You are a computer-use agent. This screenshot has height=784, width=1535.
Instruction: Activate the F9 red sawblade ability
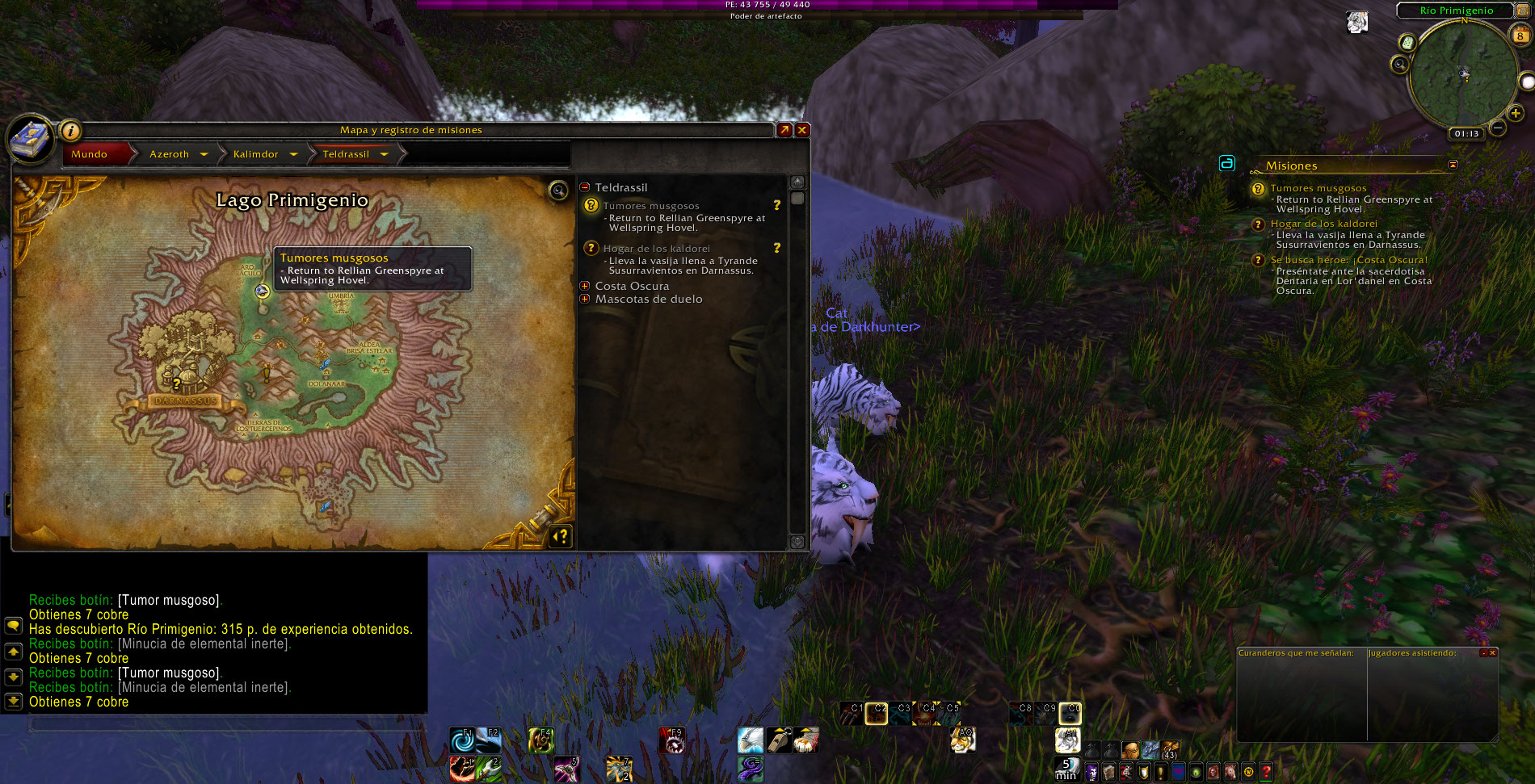[x=672, y=739]
